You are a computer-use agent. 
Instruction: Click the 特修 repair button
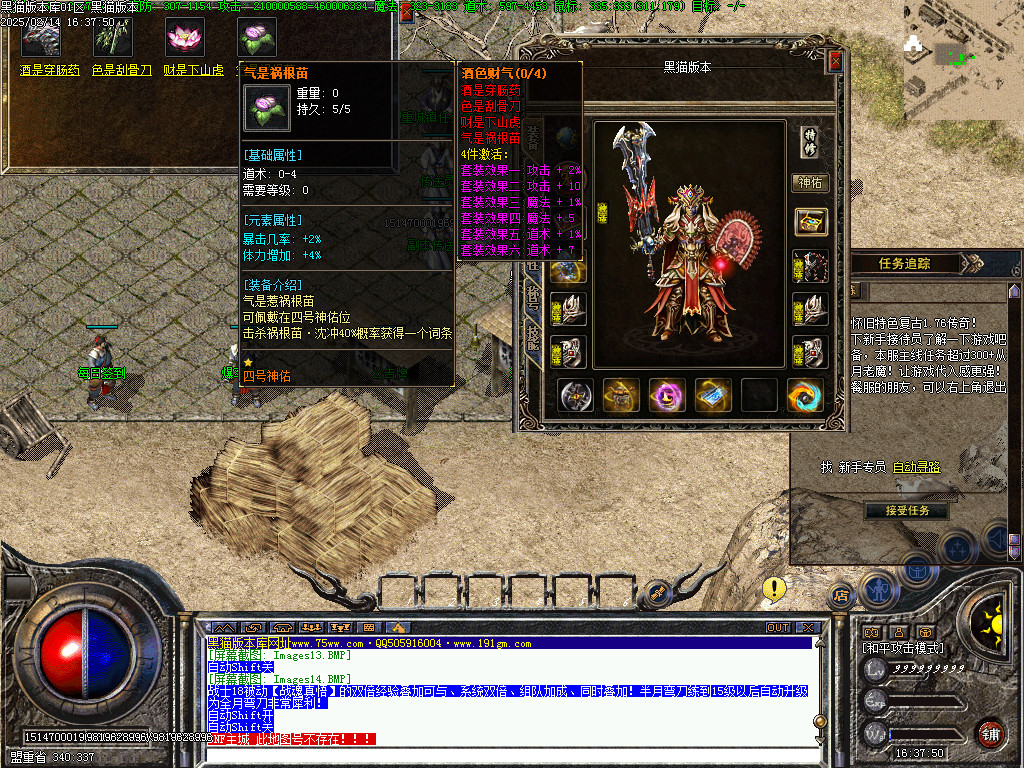810,142
